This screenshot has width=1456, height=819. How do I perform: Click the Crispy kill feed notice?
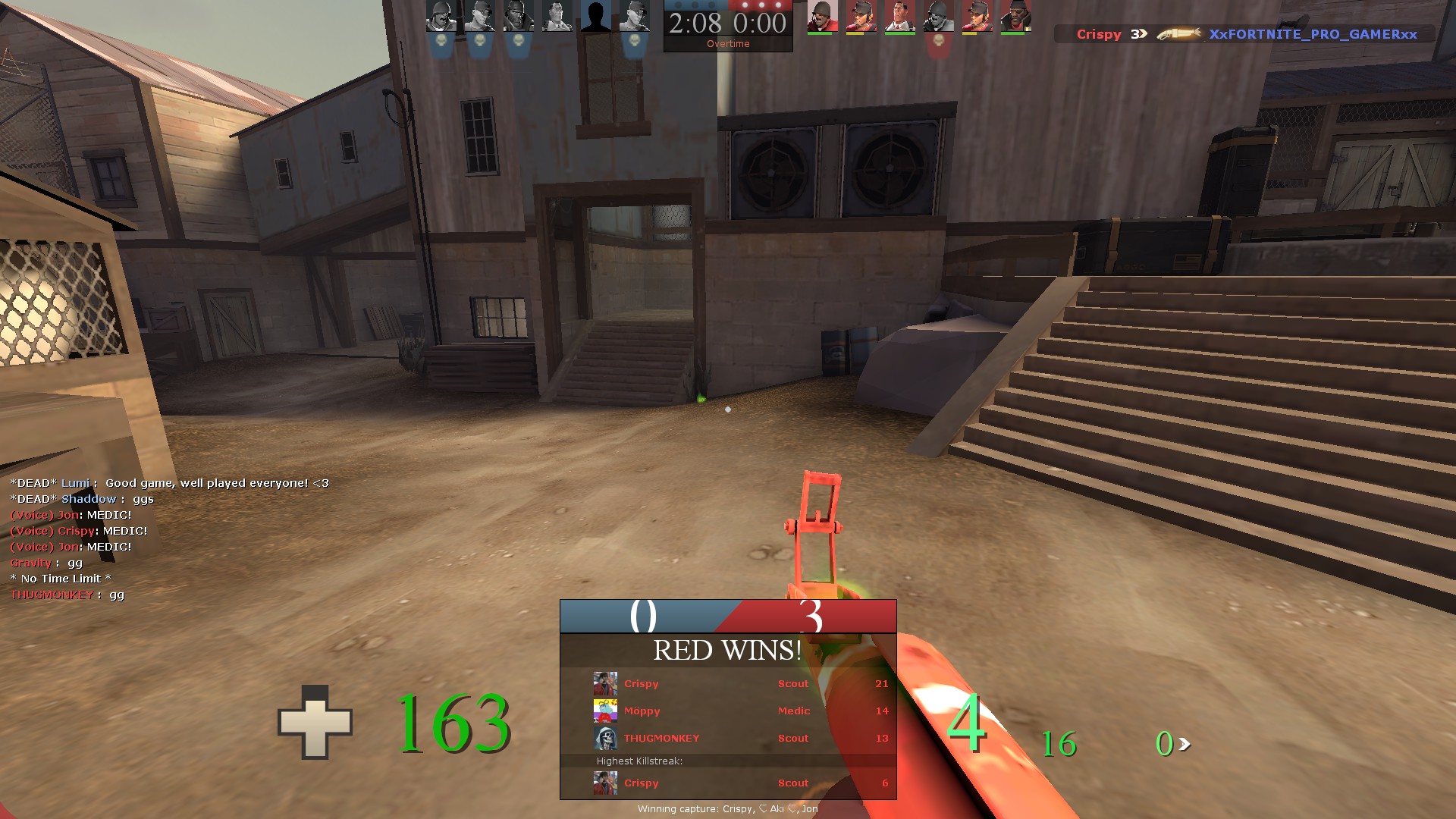(x=1244, y=34)
